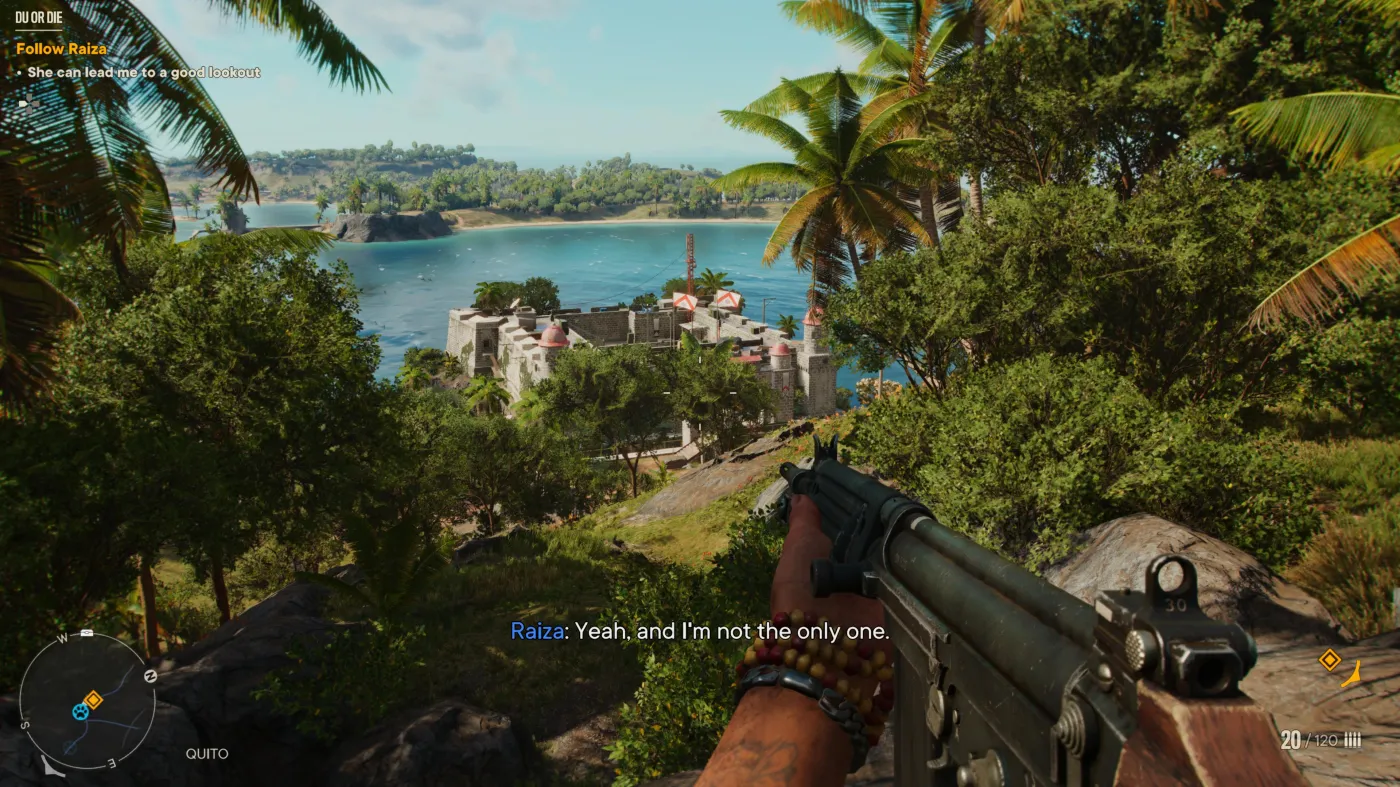Click the N cardinal marker on the compass
This screenshot has height=787, width=1400.
click(150, 675)
